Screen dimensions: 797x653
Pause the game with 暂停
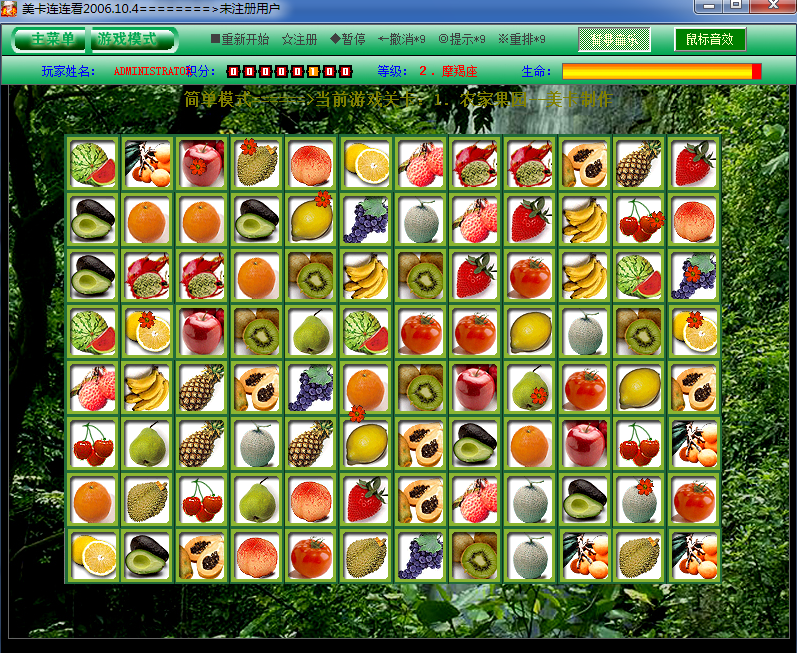click(347, 40)
